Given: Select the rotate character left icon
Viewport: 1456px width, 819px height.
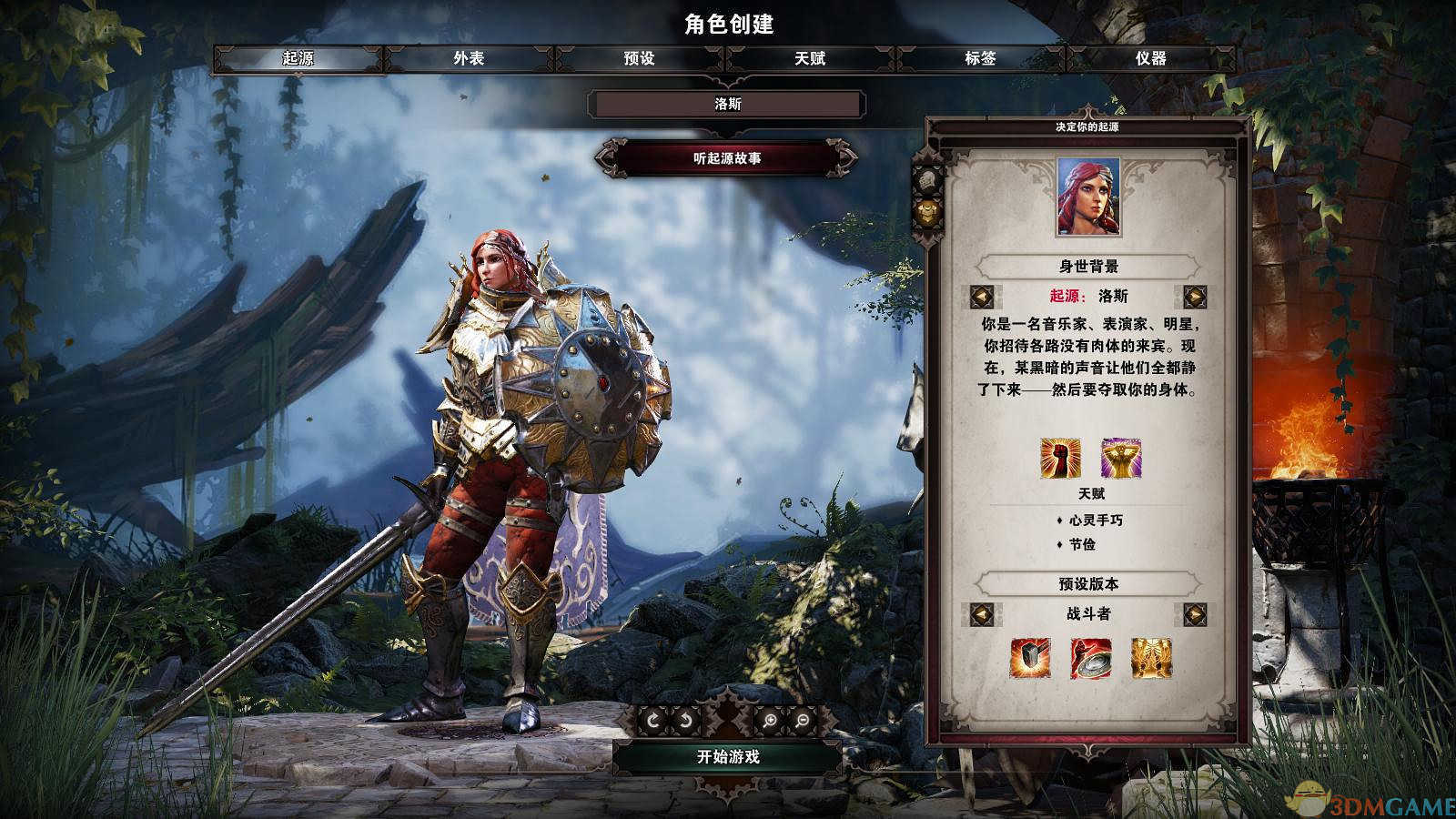Looking at the screenshot, I should (x=653, y=720).
